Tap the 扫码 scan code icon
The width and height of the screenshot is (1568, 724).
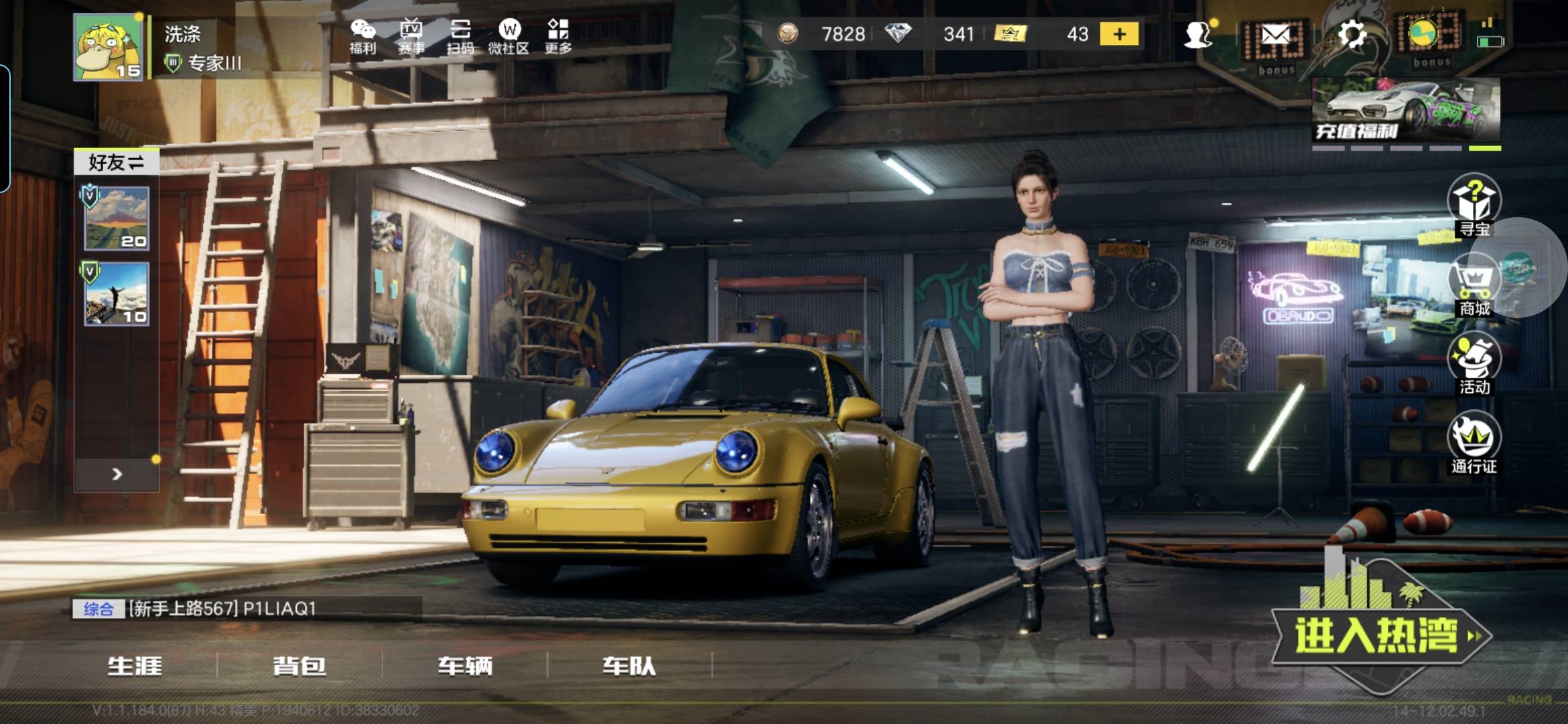tap(460, 36)
